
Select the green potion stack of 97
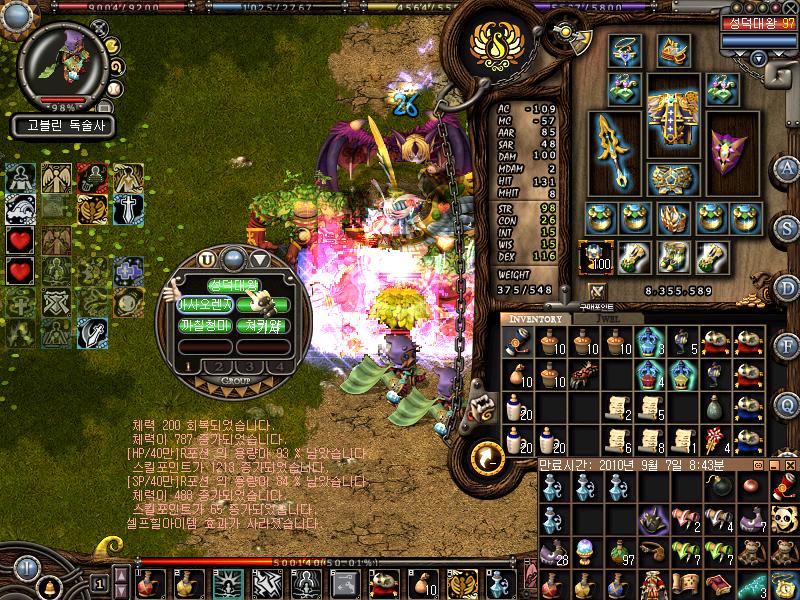click(620, 552)
